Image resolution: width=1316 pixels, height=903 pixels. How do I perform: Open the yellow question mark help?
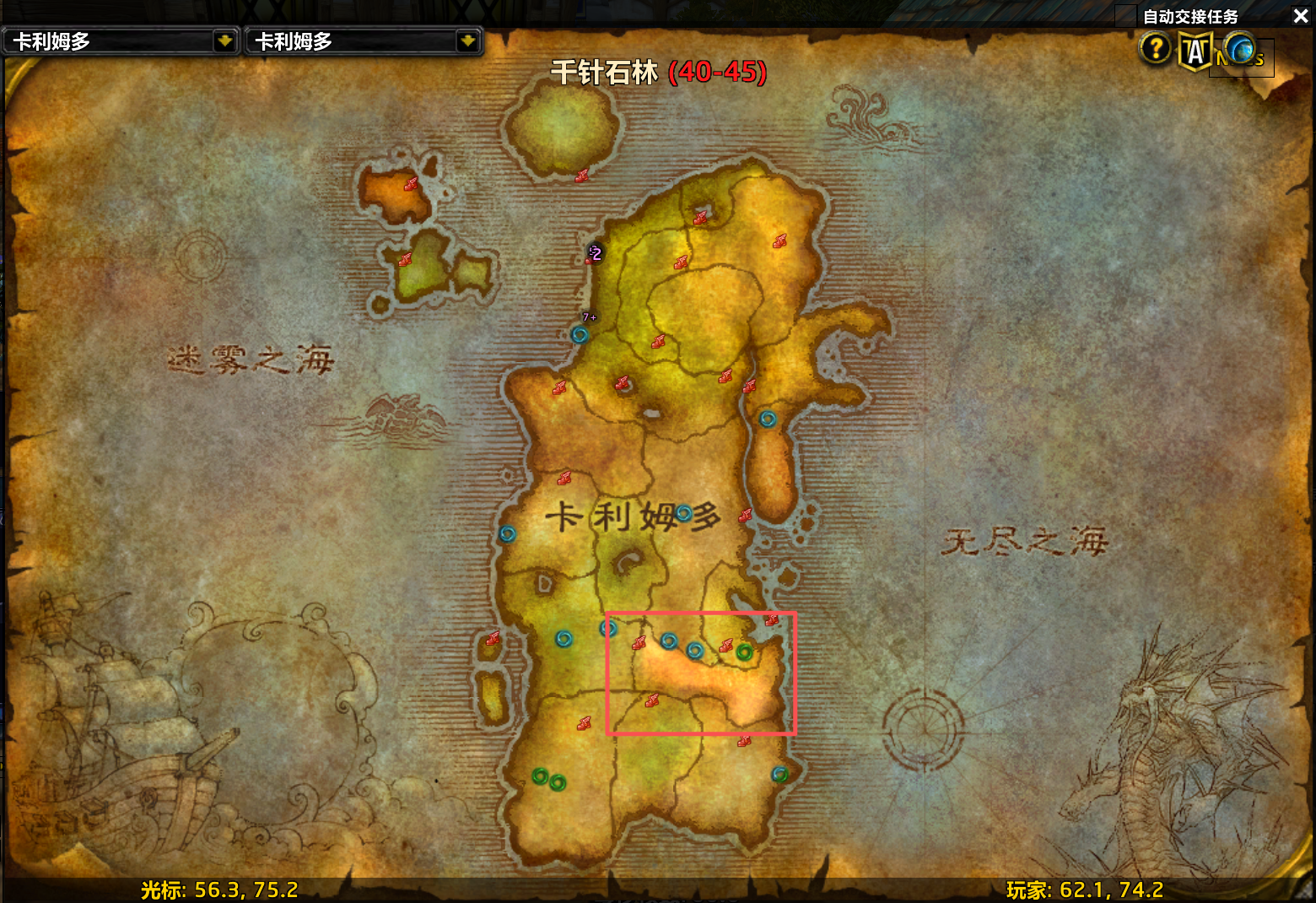1155,49
